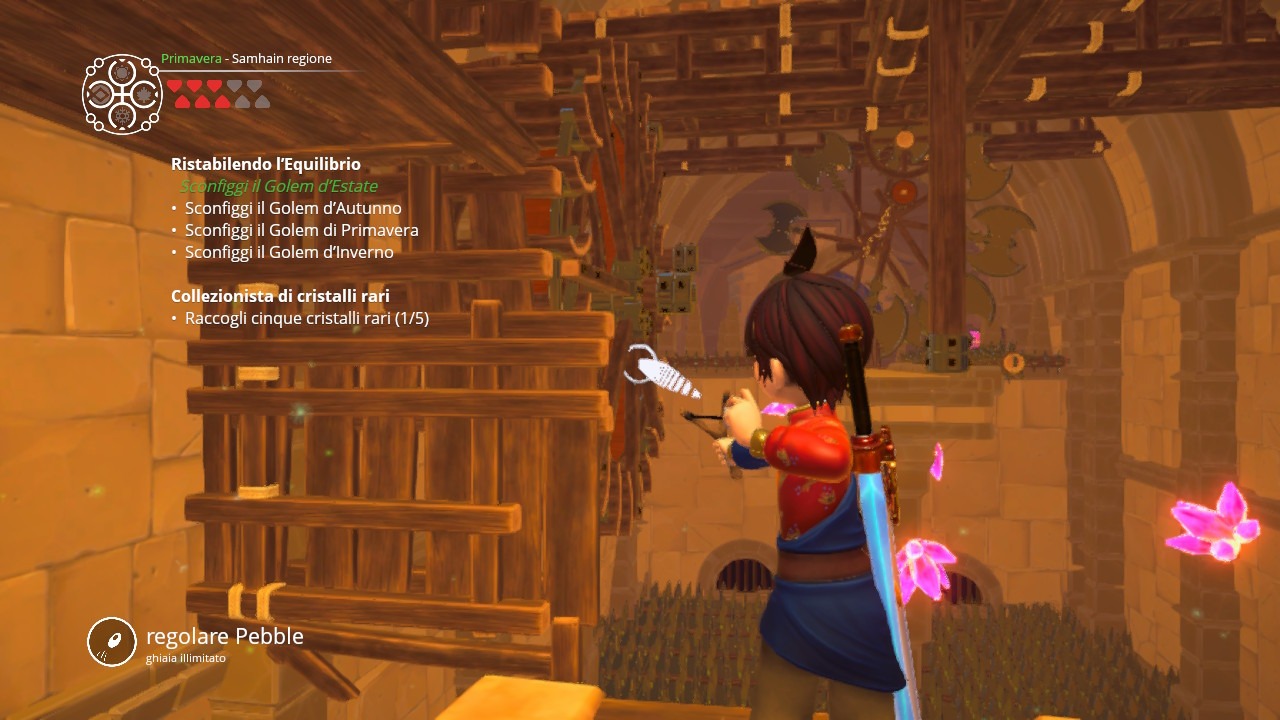Viewport: 1280px width, 720px height.
Task: Pick objective Sconfiggi il Golem di Primavera
Action: pyautogui.click(x=301, y=230)
